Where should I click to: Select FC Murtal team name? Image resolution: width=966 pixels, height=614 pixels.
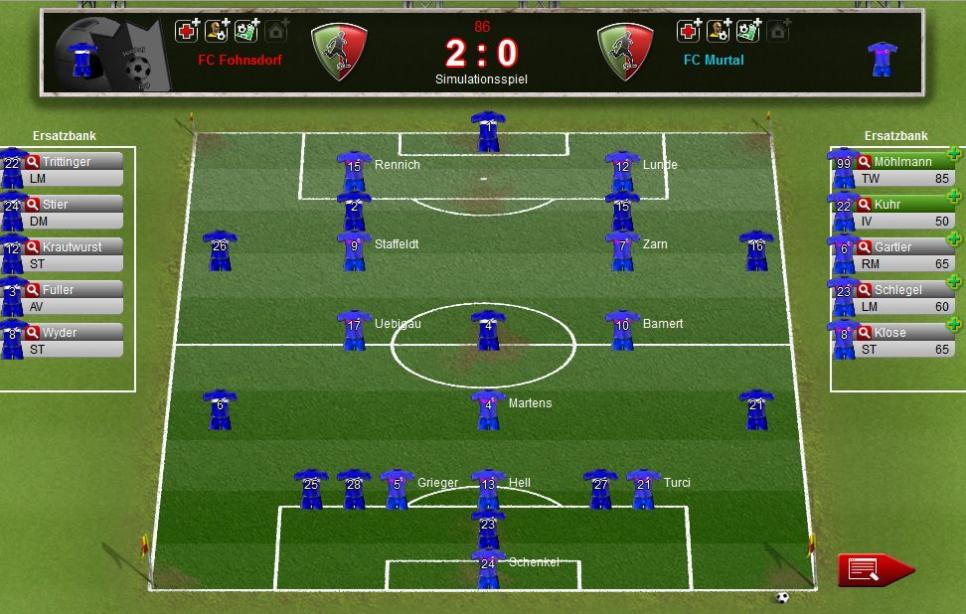pos(713,60)
